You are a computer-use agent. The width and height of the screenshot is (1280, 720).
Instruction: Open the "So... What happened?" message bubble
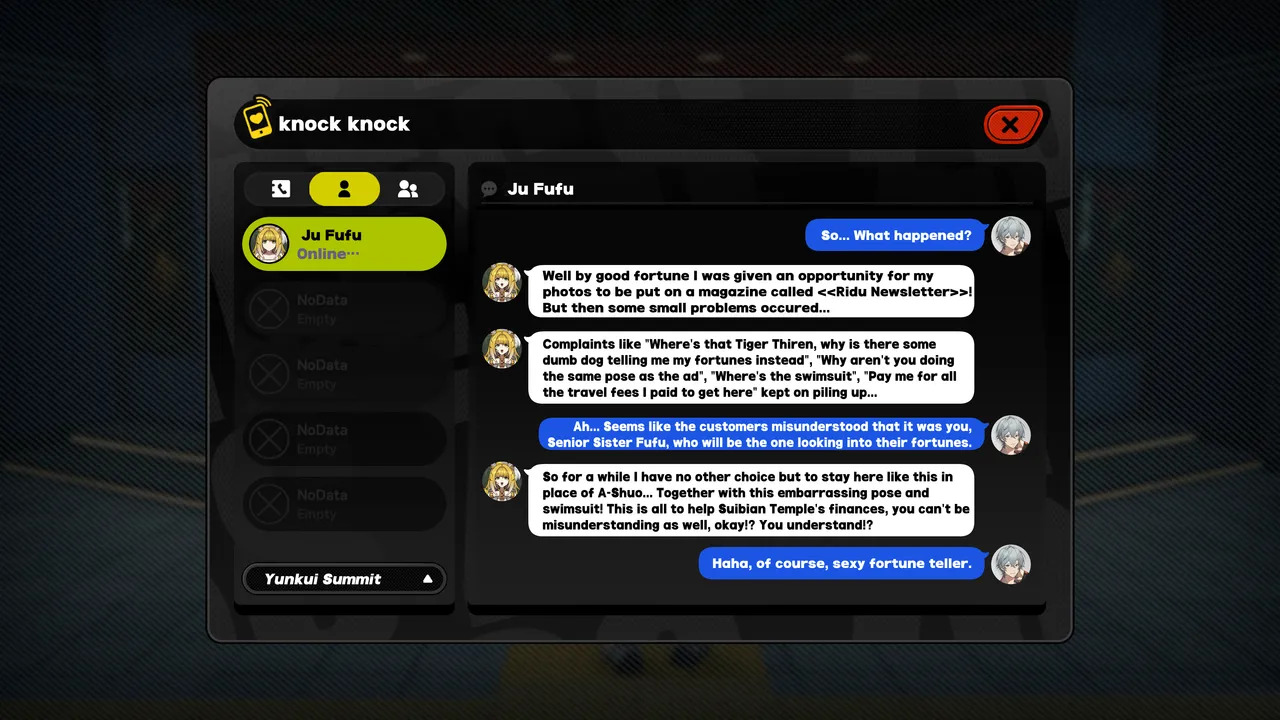tap(896, 236)
